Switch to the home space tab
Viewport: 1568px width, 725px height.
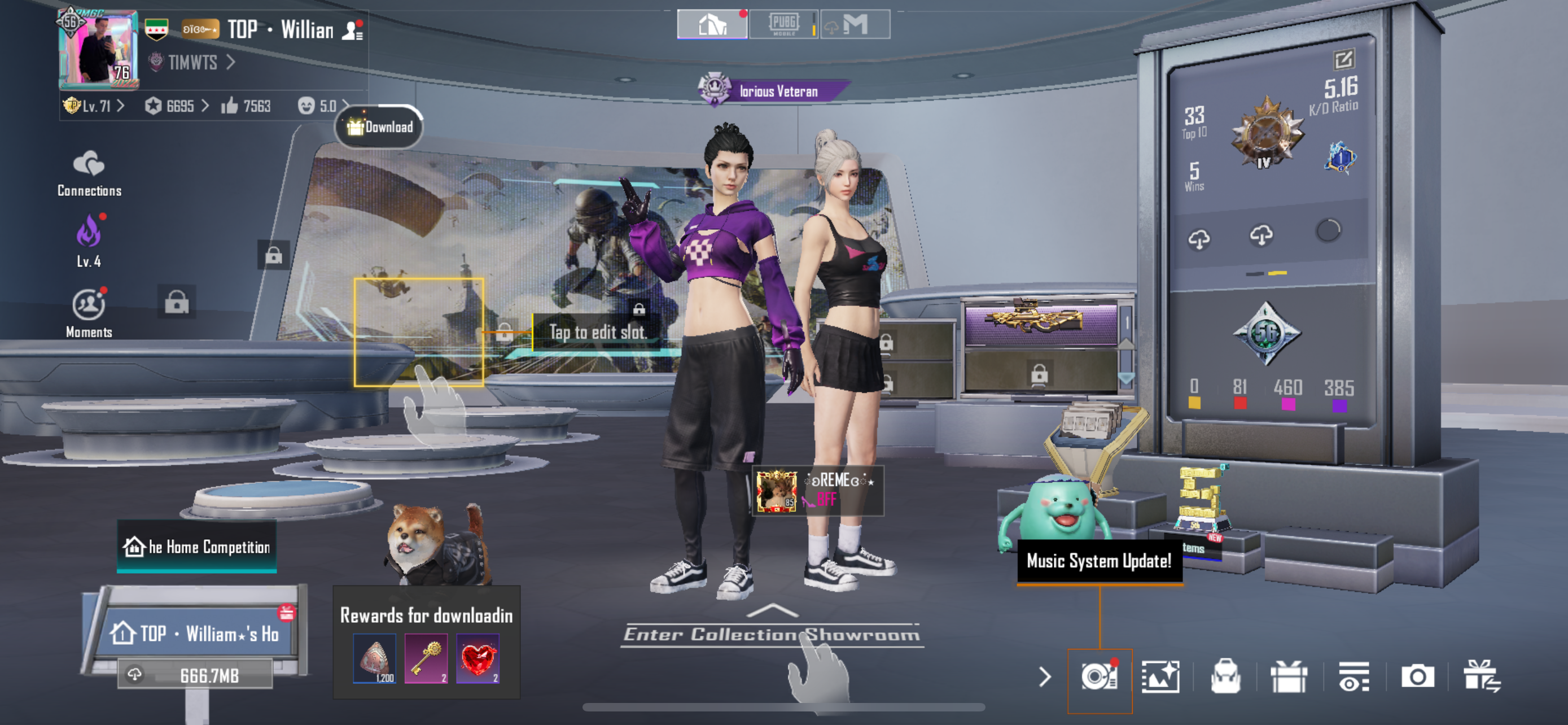point(712,25)
